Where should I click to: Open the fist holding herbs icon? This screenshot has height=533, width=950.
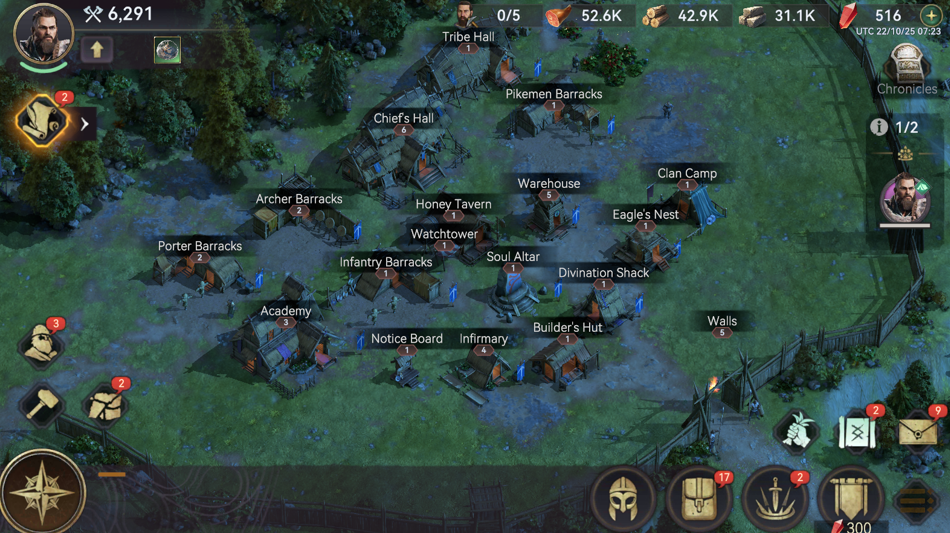pos(797,432)
